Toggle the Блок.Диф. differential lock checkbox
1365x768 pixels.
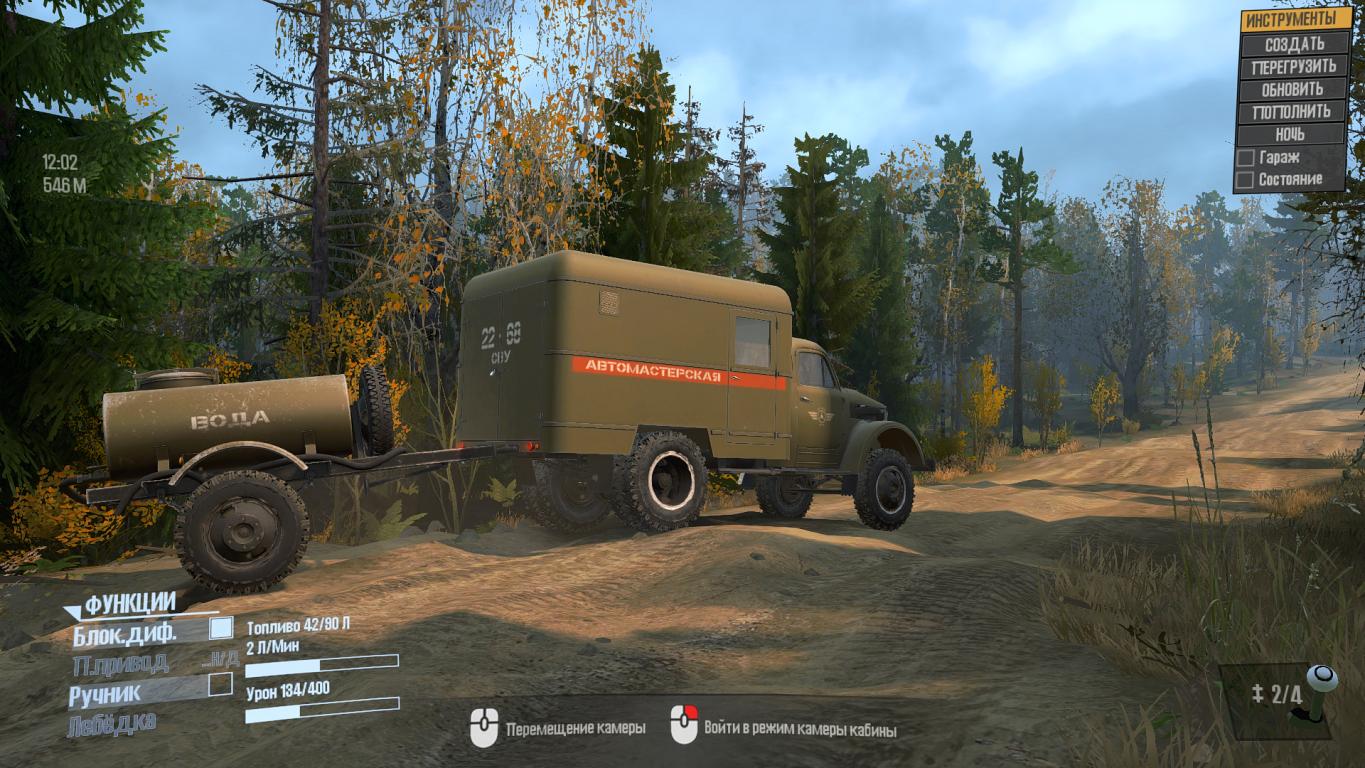[x=220, y=629]
